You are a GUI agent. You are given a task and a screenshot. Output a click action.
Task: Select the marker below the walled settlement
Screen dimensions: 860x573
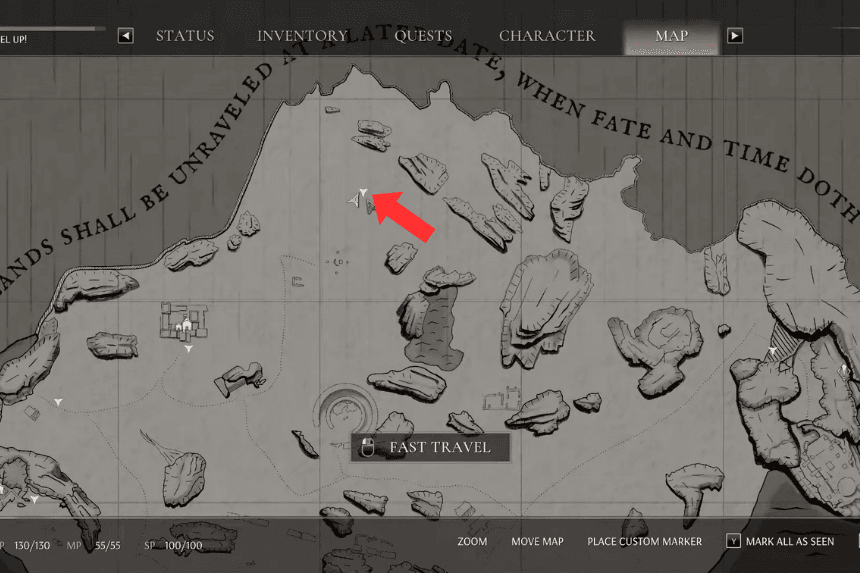188,350
